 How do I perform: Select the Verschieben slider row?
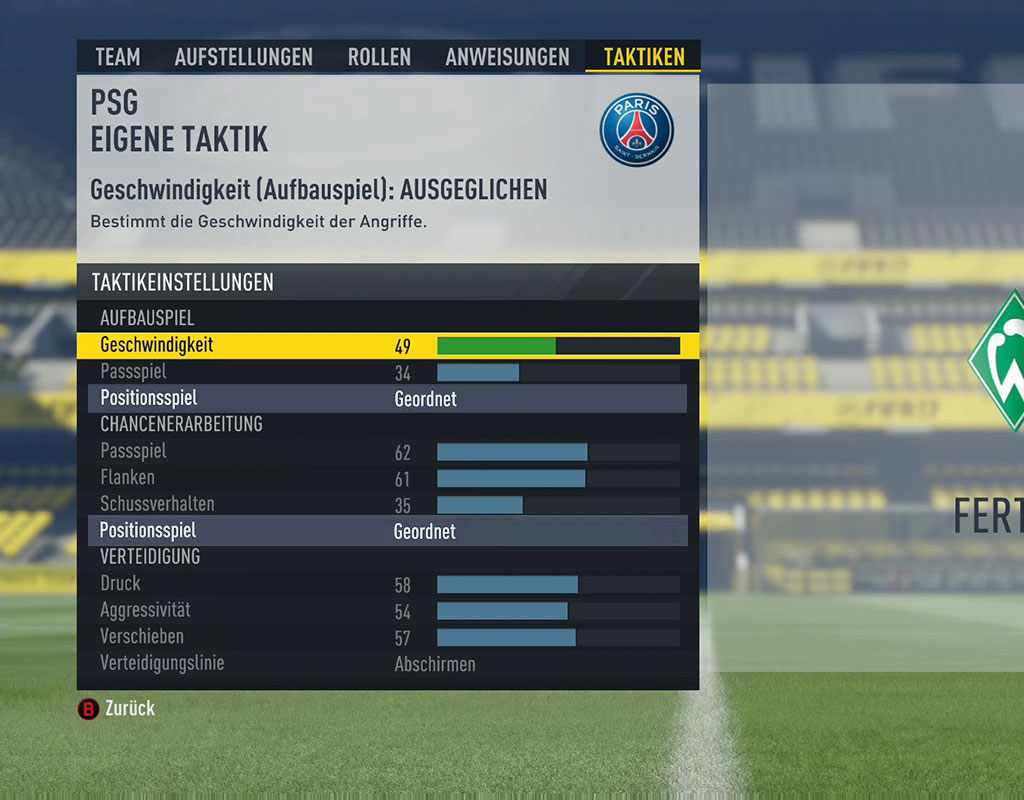pos(558,637)
